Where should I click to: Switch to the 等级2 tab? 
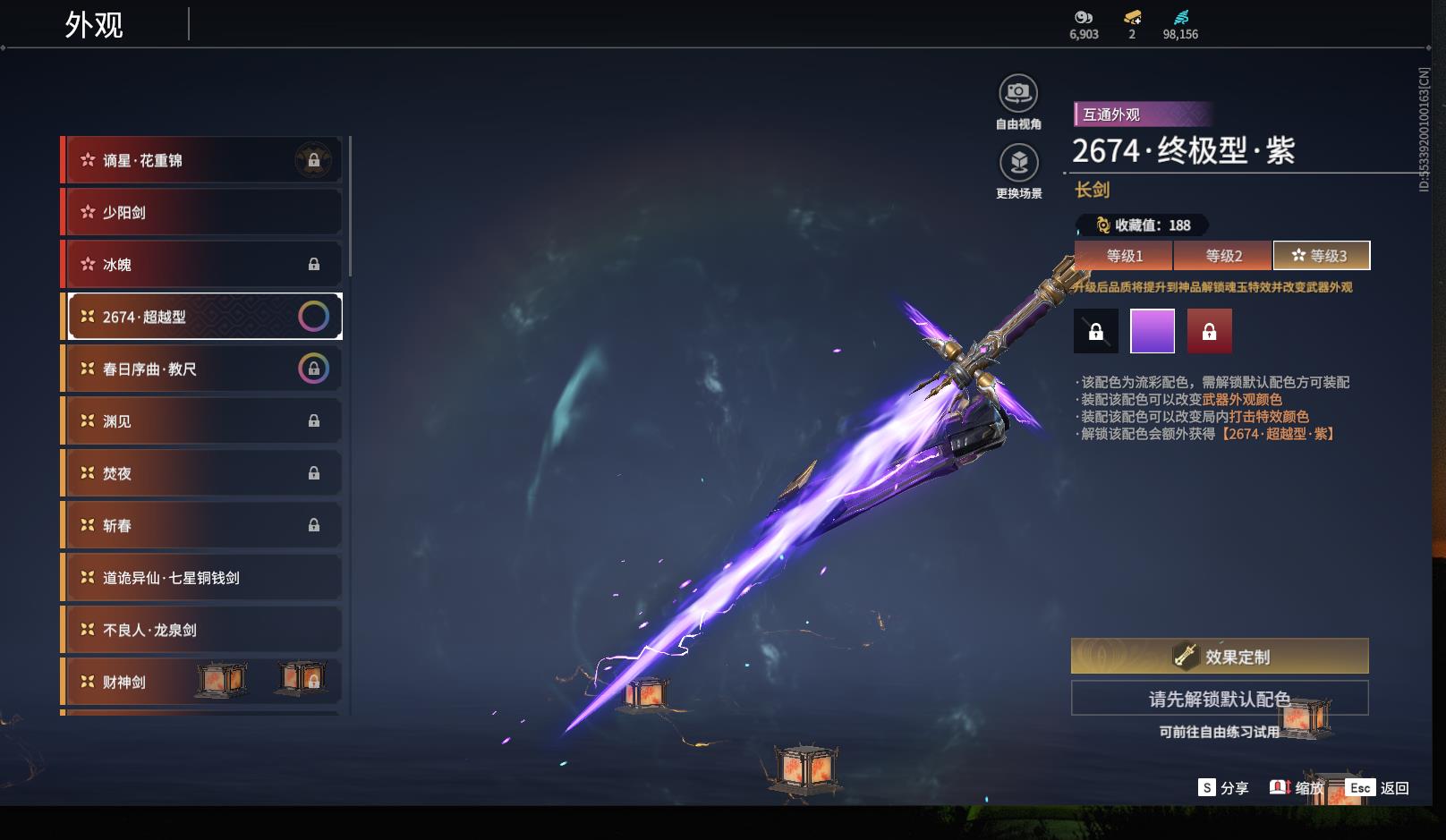1223,256
